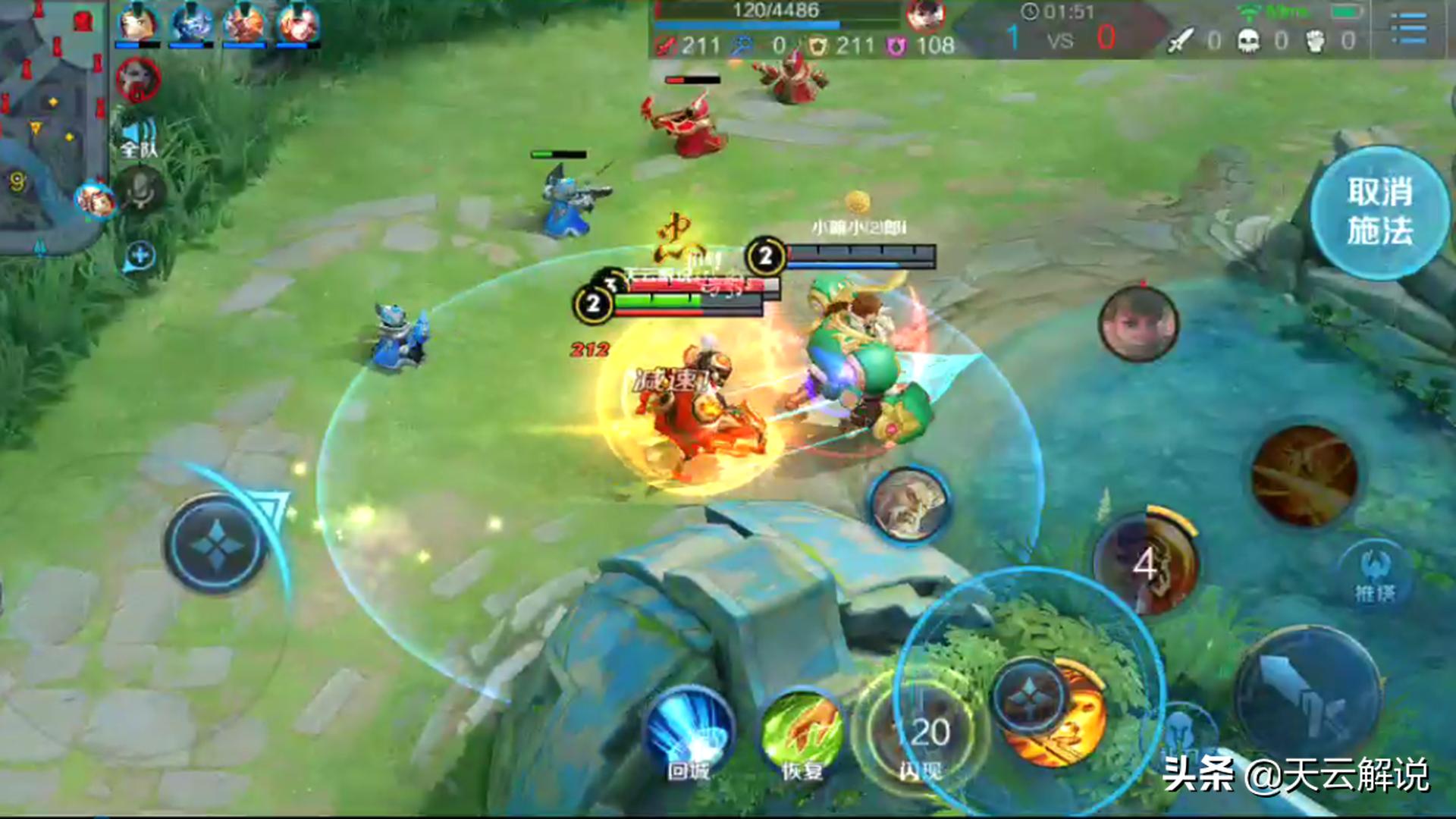Image resolution: width=1456 pixels, height=819 pixels.
Task: Target the enemy hero portrait below 取消施法
Action: [1138, 322]
